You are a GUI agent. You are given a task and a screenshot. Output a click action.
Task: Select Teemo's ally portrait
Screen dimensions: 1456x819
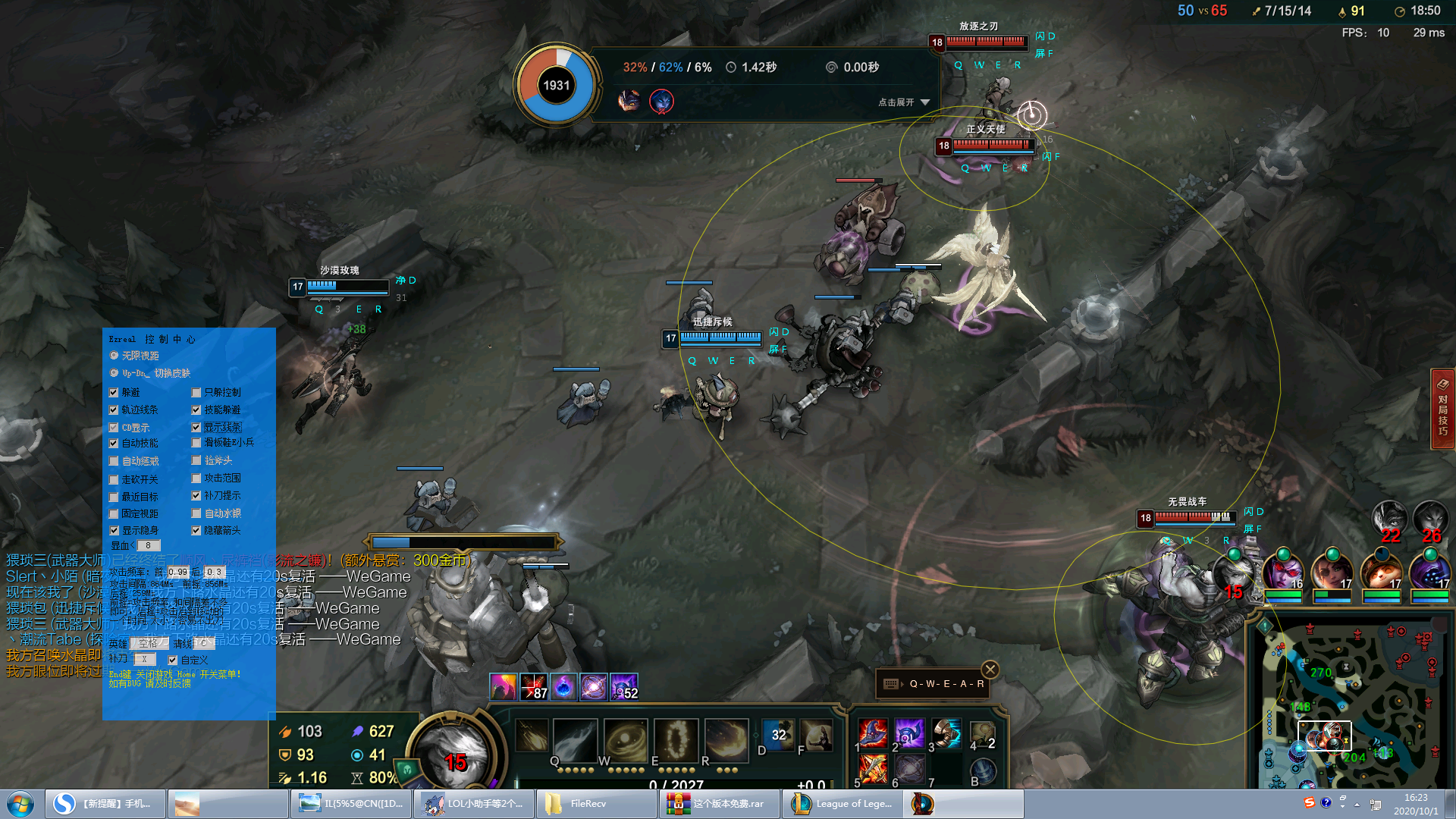point(1381,573)
